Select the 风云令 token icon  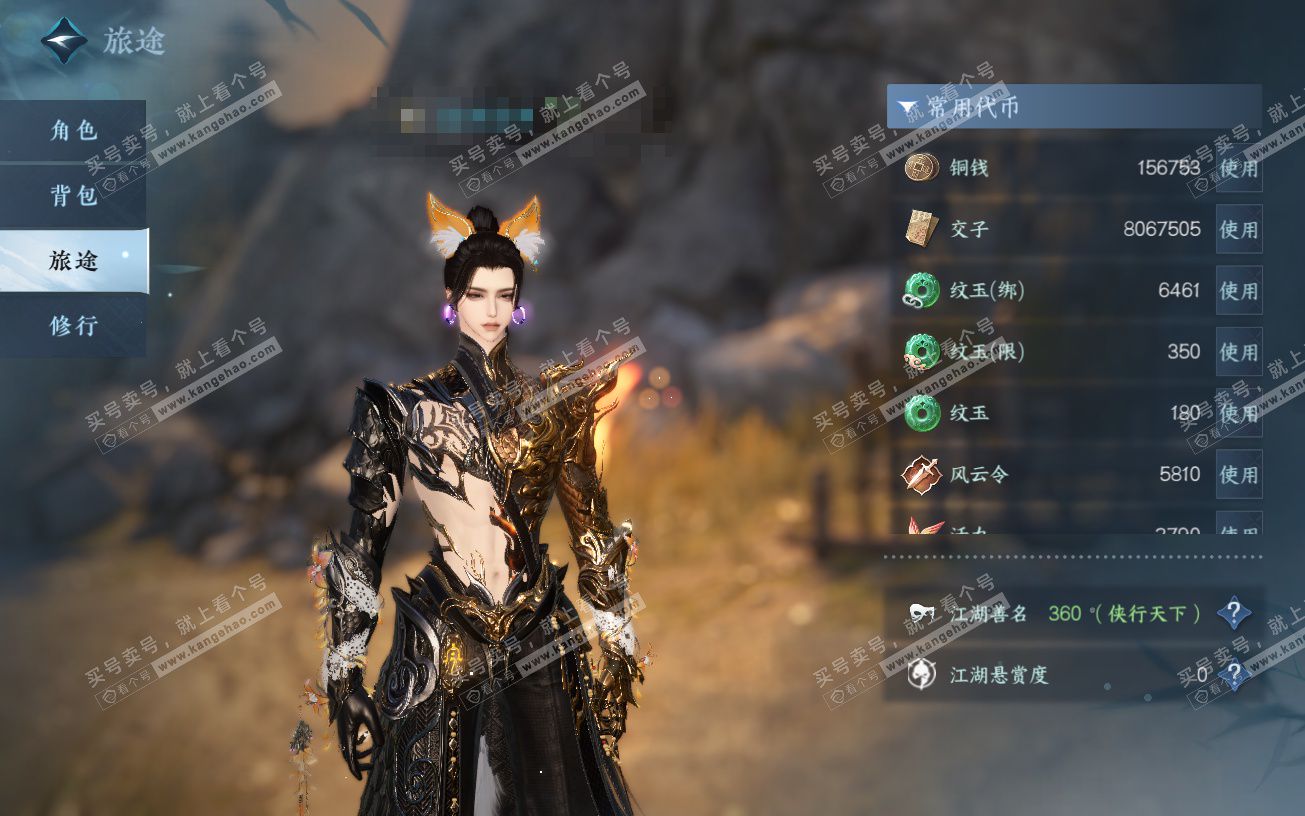(921, 474)
